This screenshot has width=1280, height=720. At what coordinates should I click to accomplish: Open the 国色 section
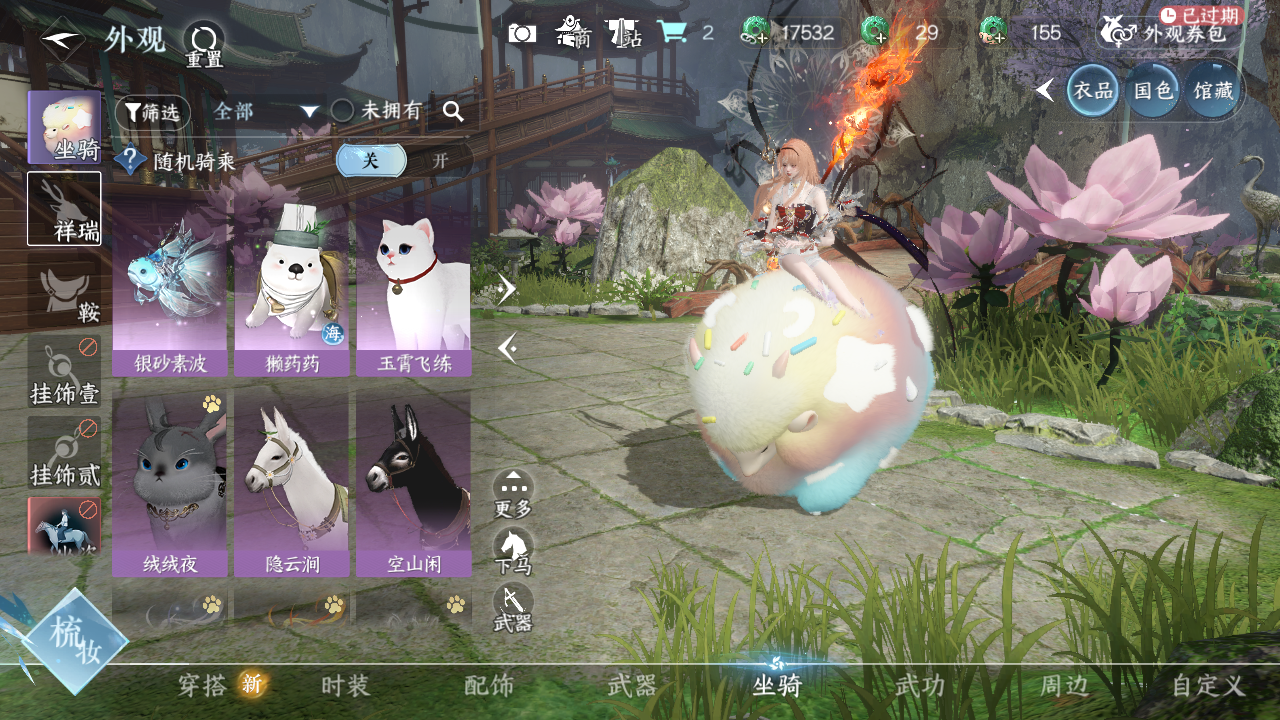pos(1152,91)
